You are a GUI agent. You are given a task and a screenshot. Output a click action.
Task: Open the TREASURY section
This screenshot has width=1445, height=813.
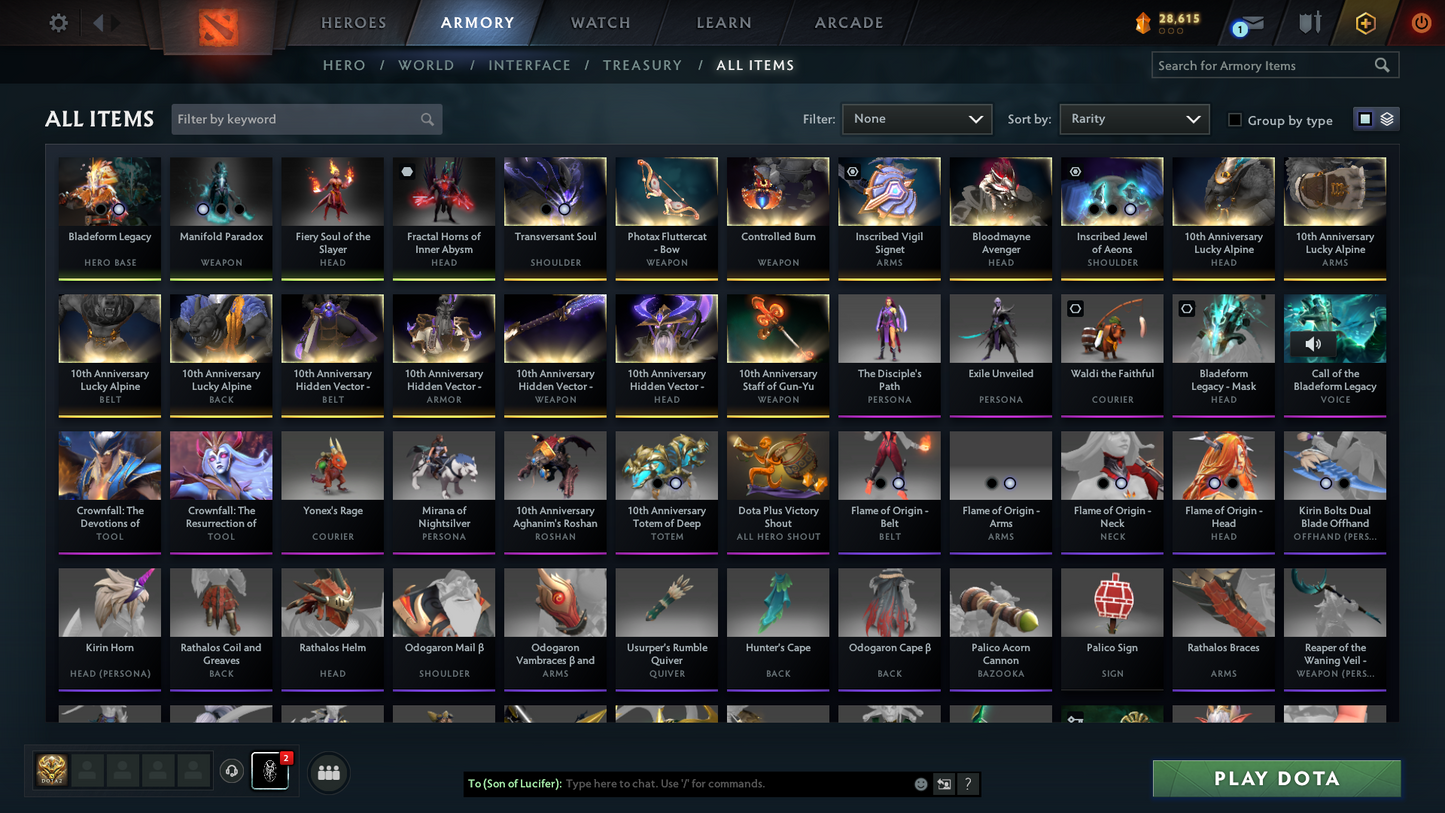[642, 65]
